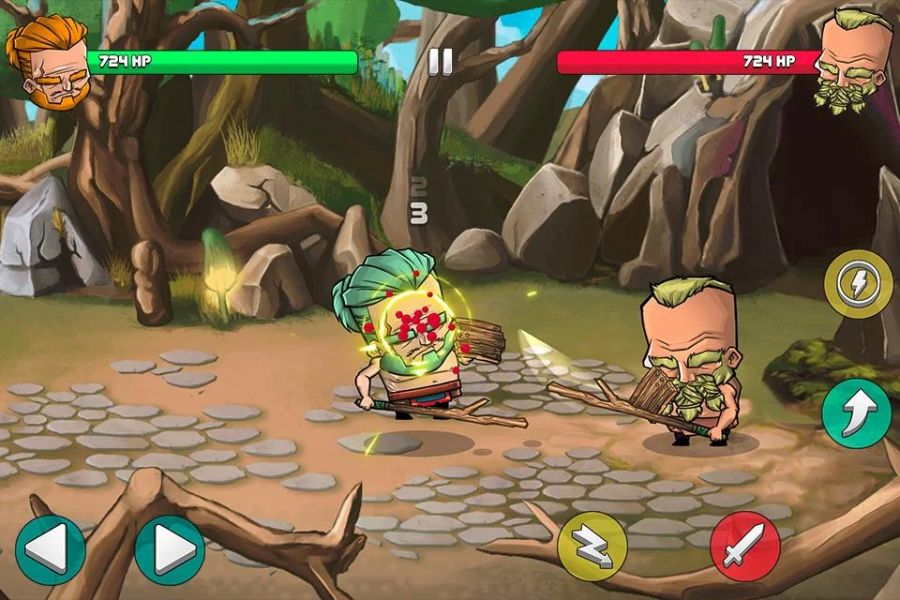Trigger the lightning bolt special ability
This screenshot has width=900, height=600.
tap(858, 284)
